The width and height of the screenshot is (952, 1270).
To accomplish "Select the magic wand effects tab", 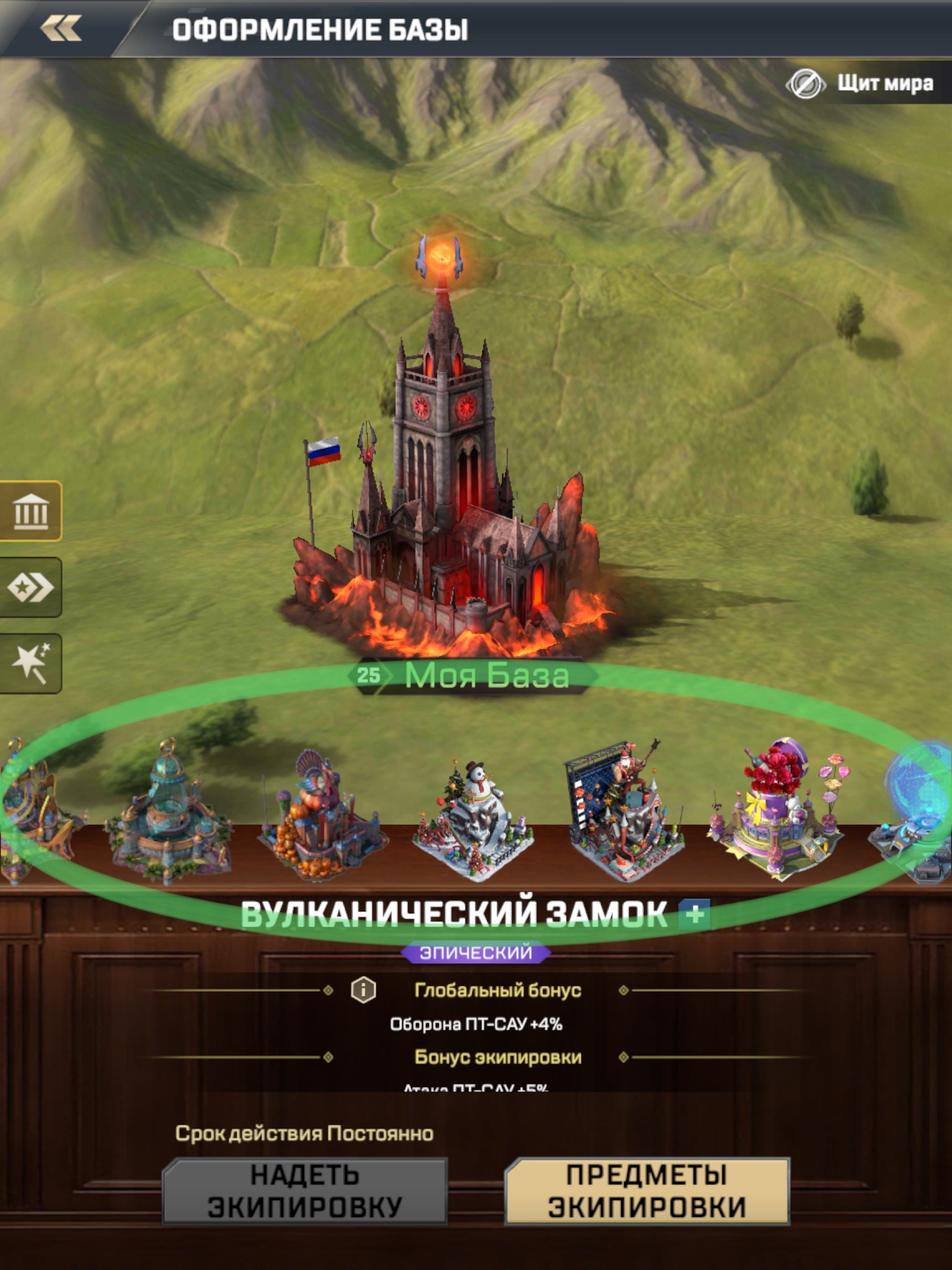I will tap(31, 663).
